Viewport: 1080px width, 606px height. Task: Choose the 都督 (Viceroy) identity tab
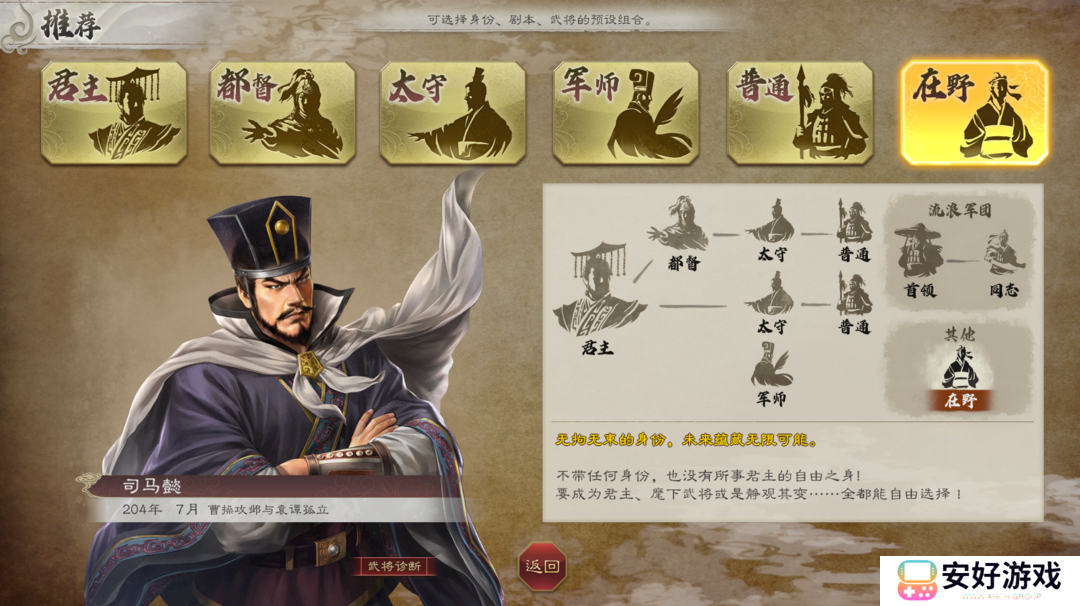[282, 113]
